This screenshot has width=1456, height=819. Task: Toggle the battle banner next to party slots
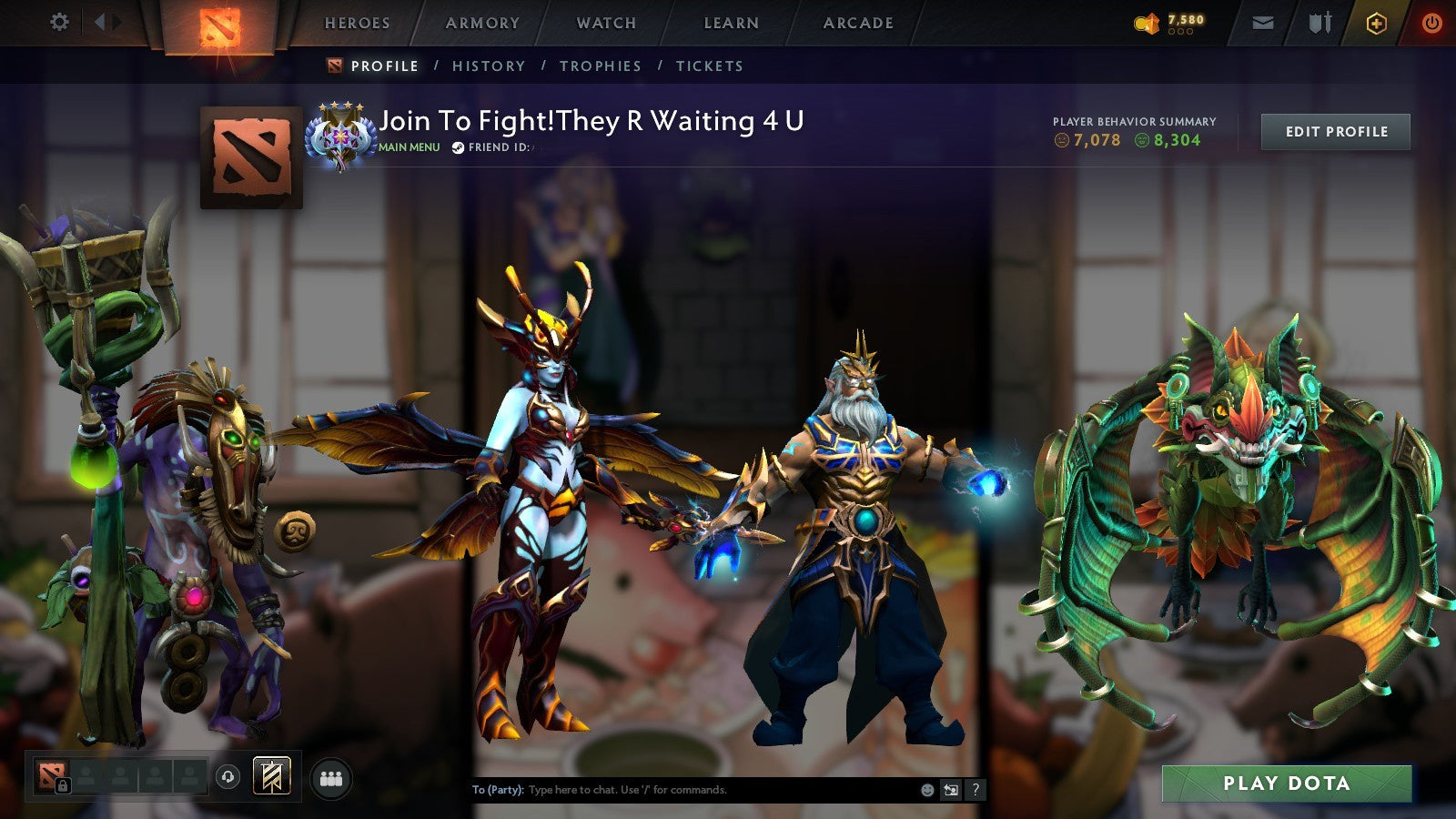tap(270, 775)
